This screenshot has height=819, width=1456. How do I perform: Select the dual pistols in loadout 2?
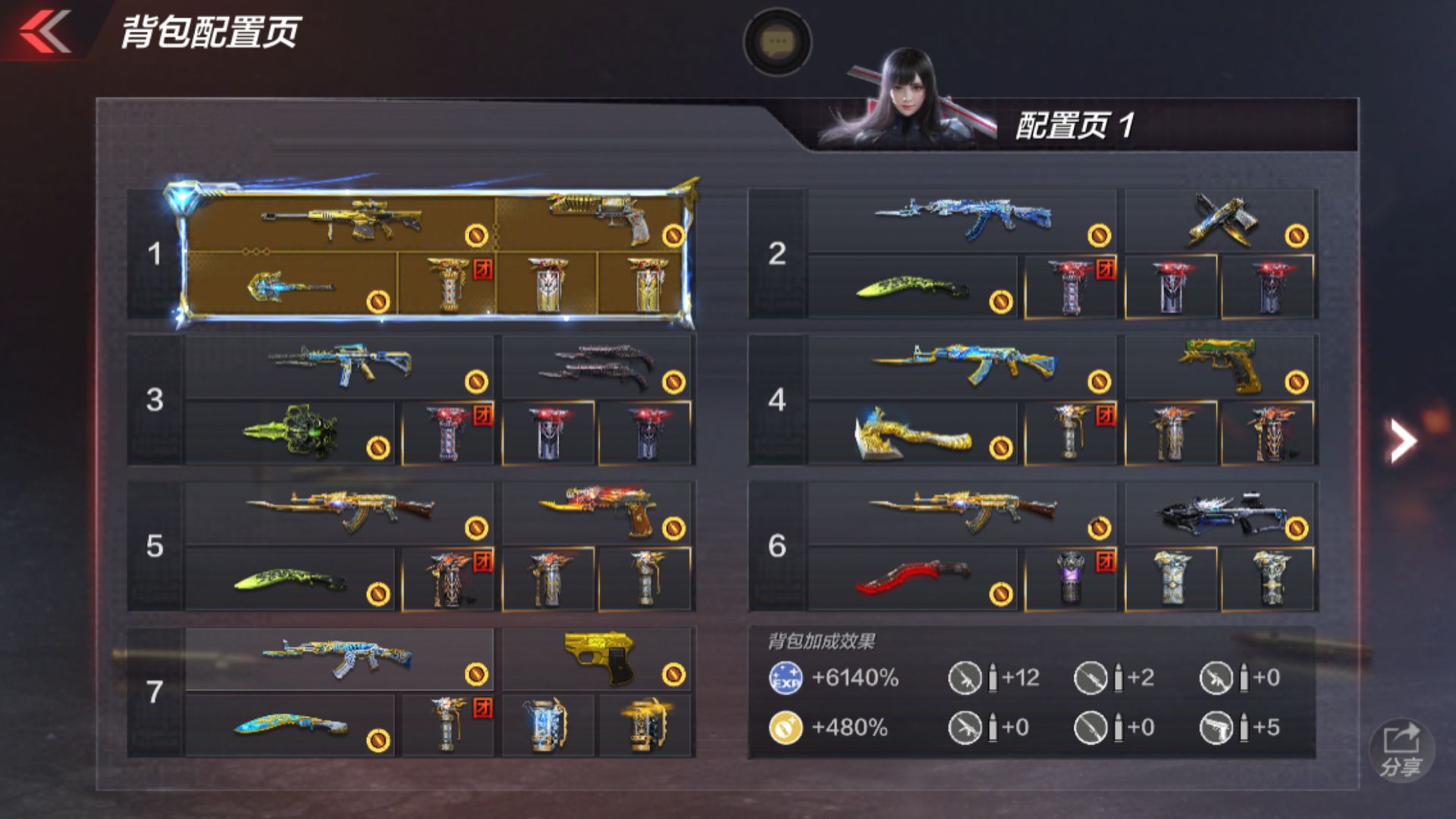[x=1221, y=220]
